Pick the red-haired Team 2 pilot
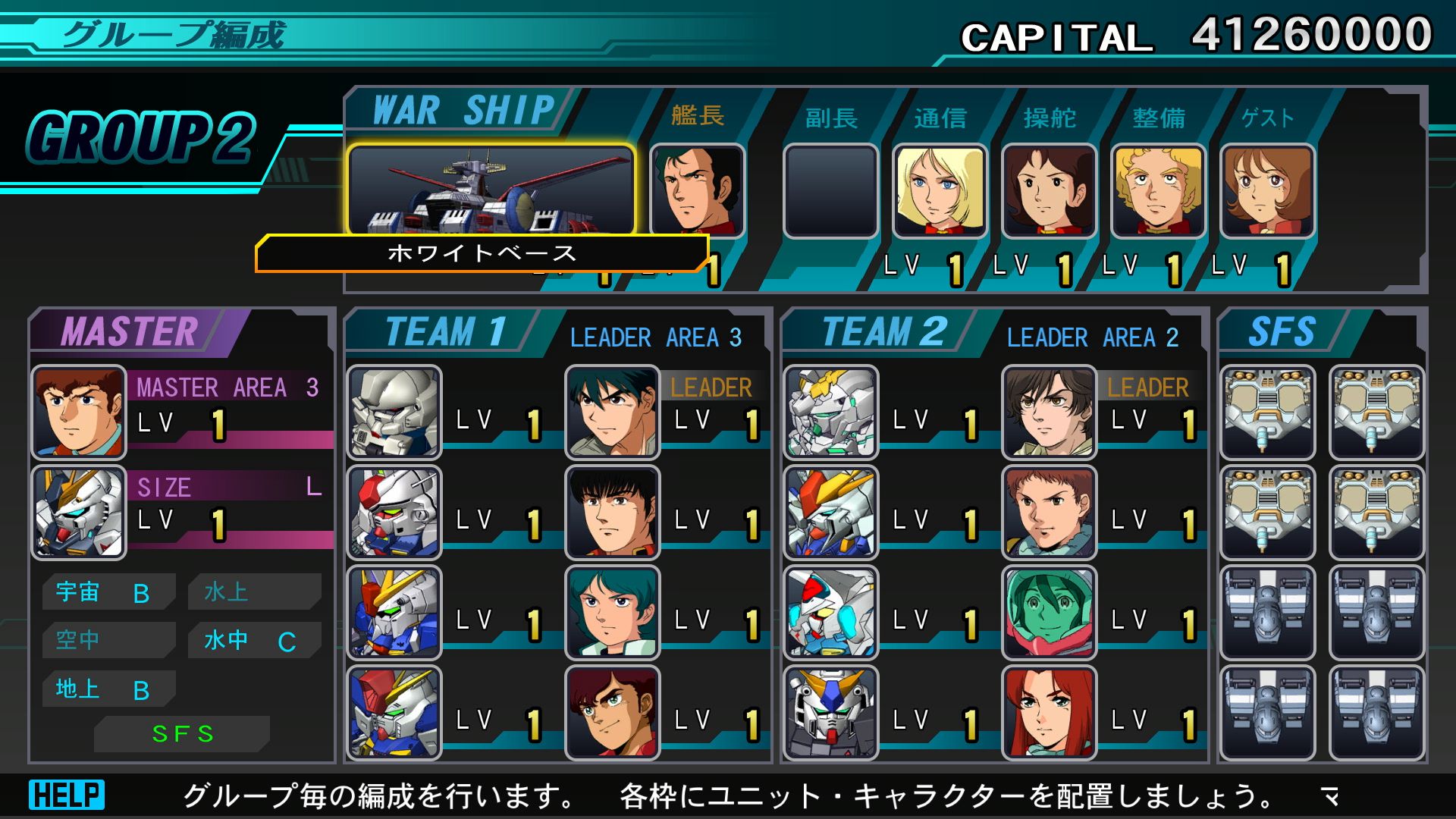 [1050, 713]
